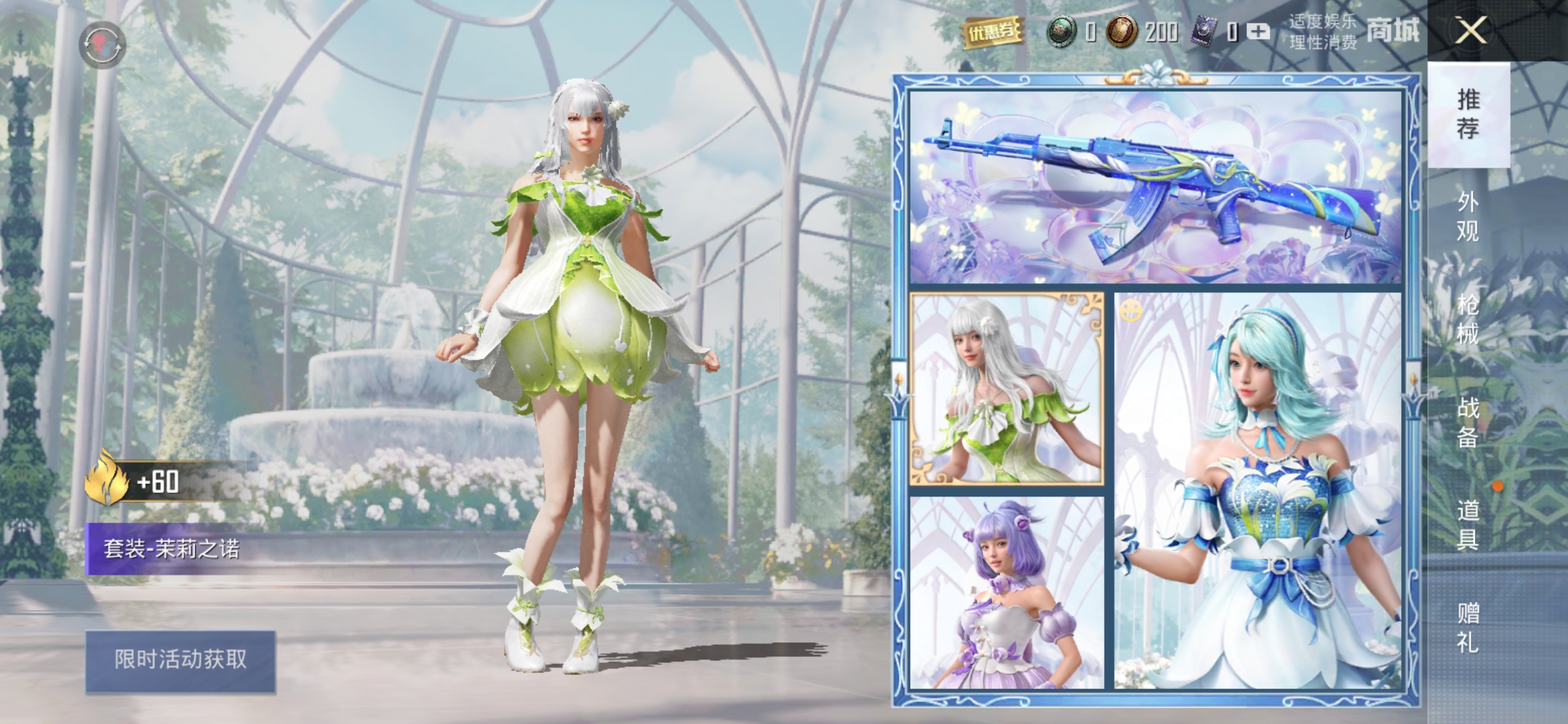Viewport: 1568px width, 724px height.
Task: Select the blue AKM weapon skin banner
Action: click(x=1155, y=187)
